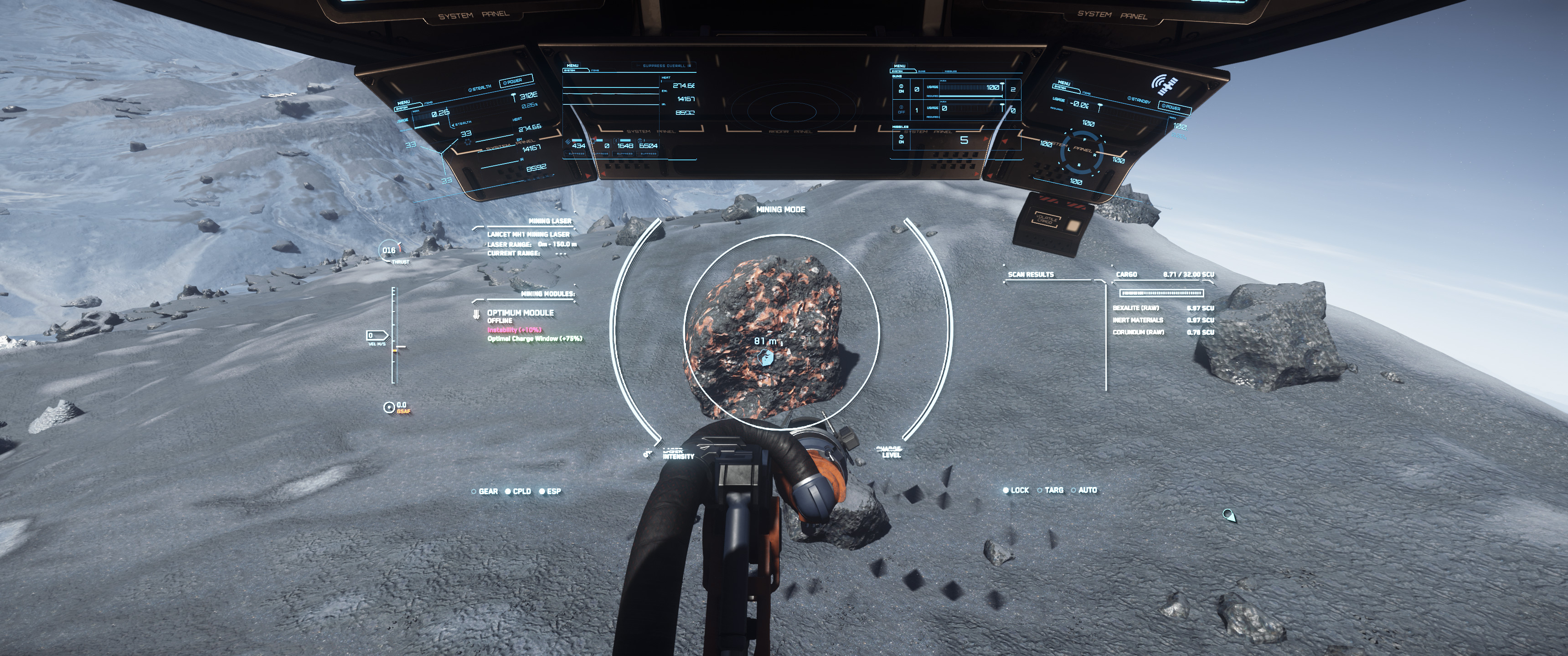The width and height of the screenshot is (1568, 656).
Task: Switch to the ITEMS tab
Action: pyautogui.click(x=595, y=71)
